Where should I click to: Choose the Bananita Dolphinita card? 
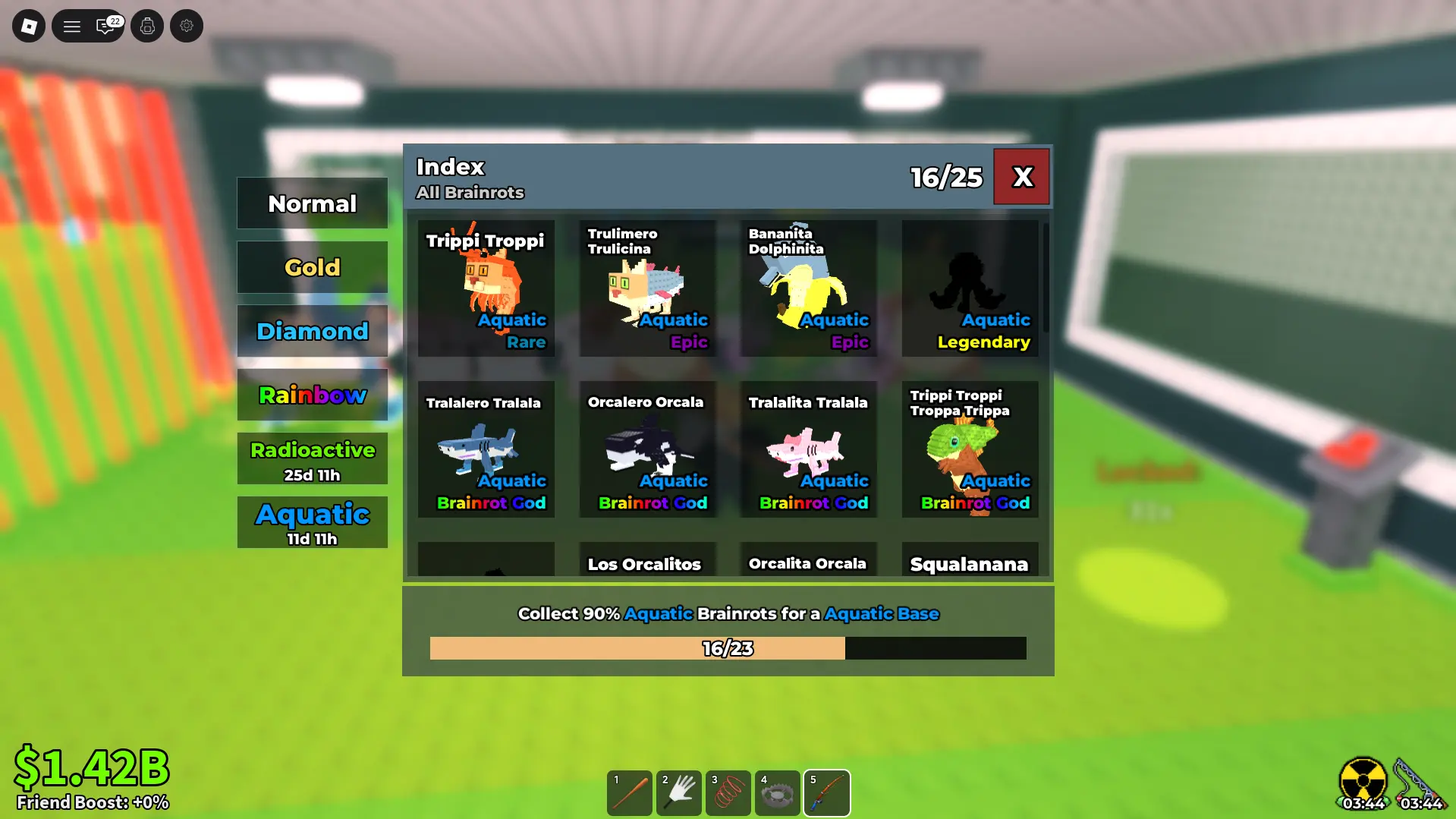coord(809,288)
